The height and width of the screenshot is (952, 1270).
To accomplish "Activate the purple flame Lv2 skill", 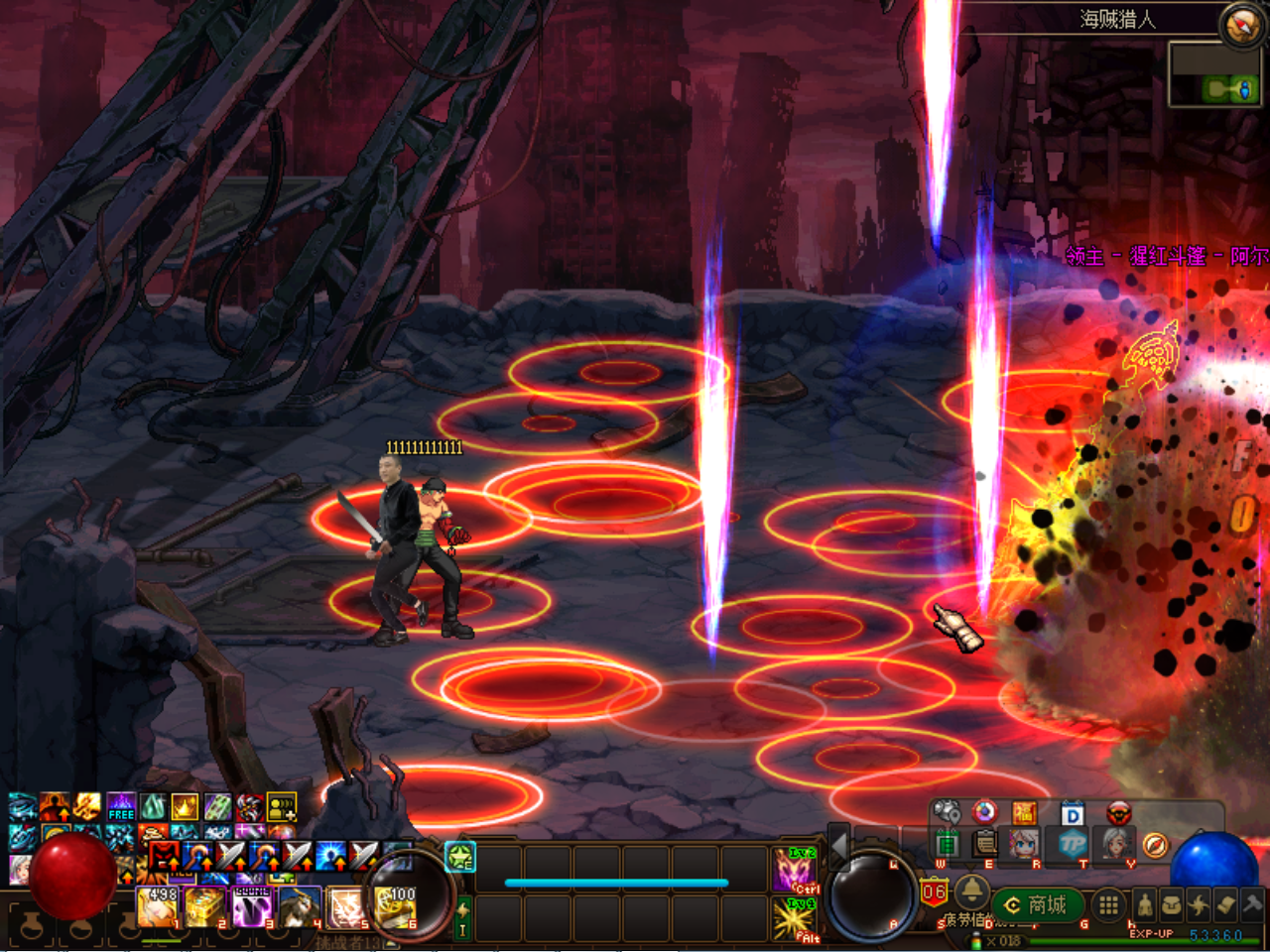I will point(795,870).
